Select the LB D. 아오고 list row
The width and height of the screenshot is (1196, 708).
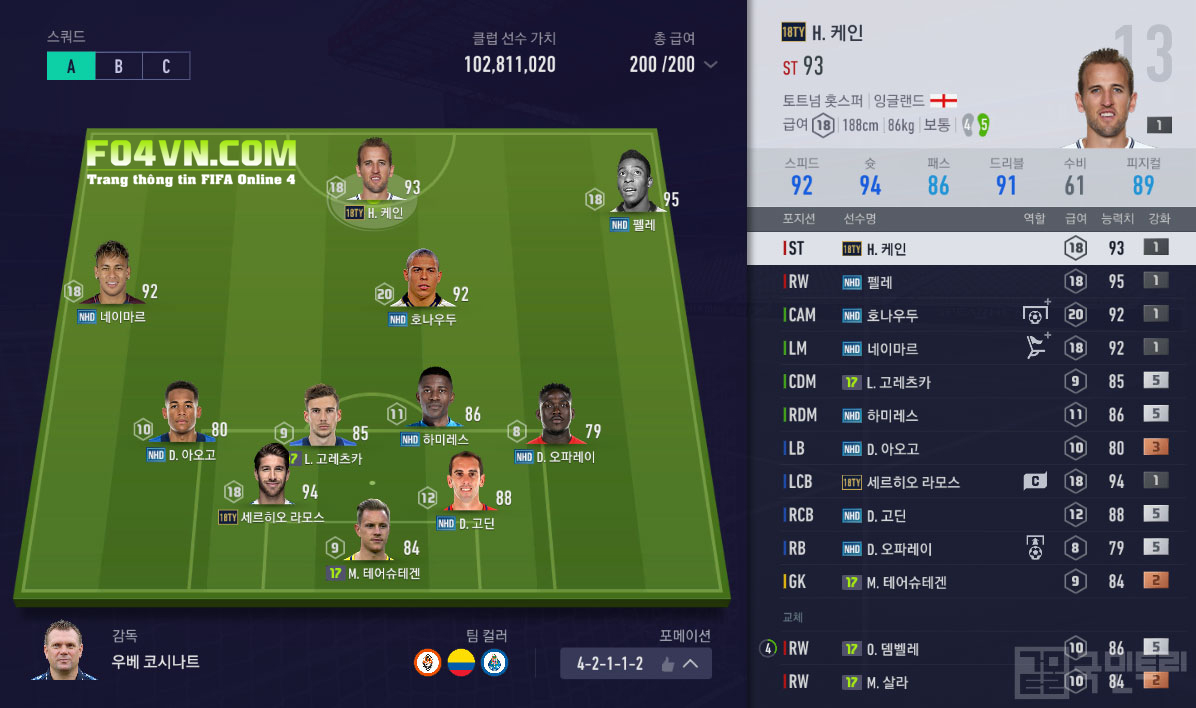tap(970, 448)
